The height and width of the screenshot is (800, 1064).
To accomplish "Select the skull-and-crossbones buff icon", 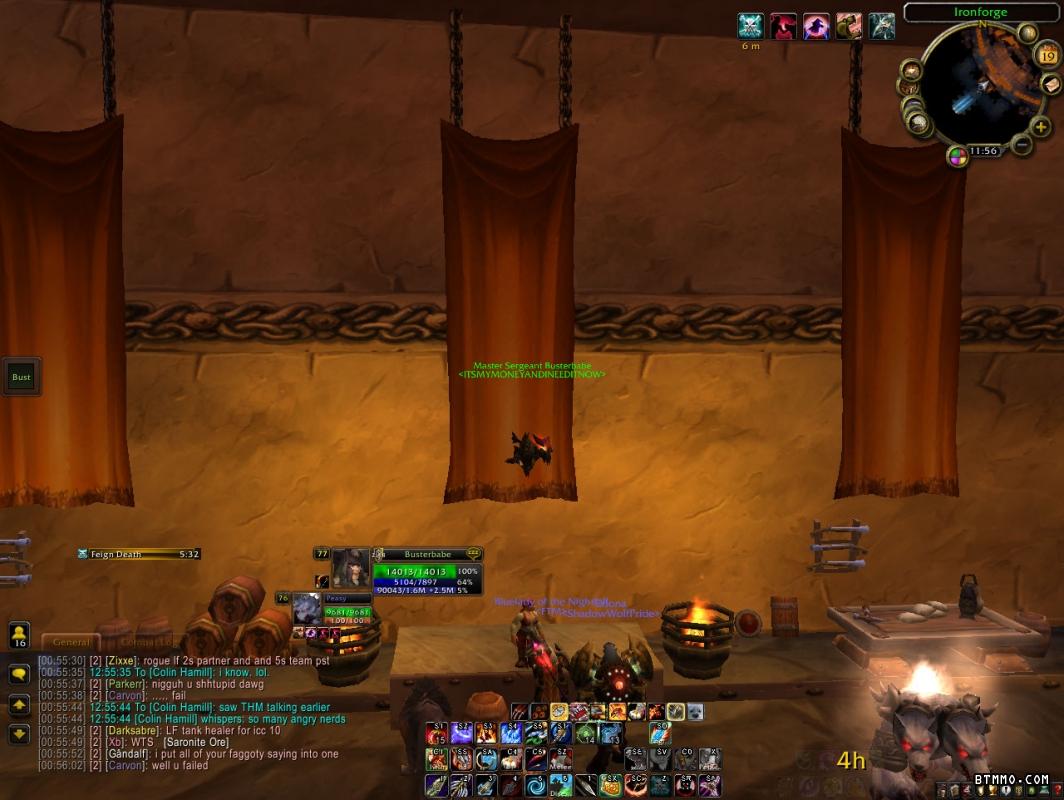I will pos(750,26).
